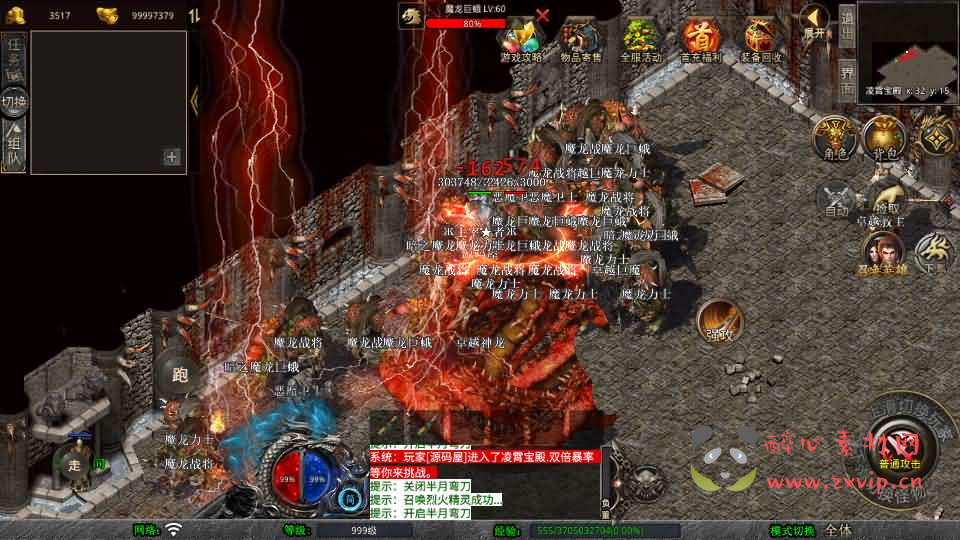
Task: Open the 背包 backpack inventory
Action: point(883,138)
